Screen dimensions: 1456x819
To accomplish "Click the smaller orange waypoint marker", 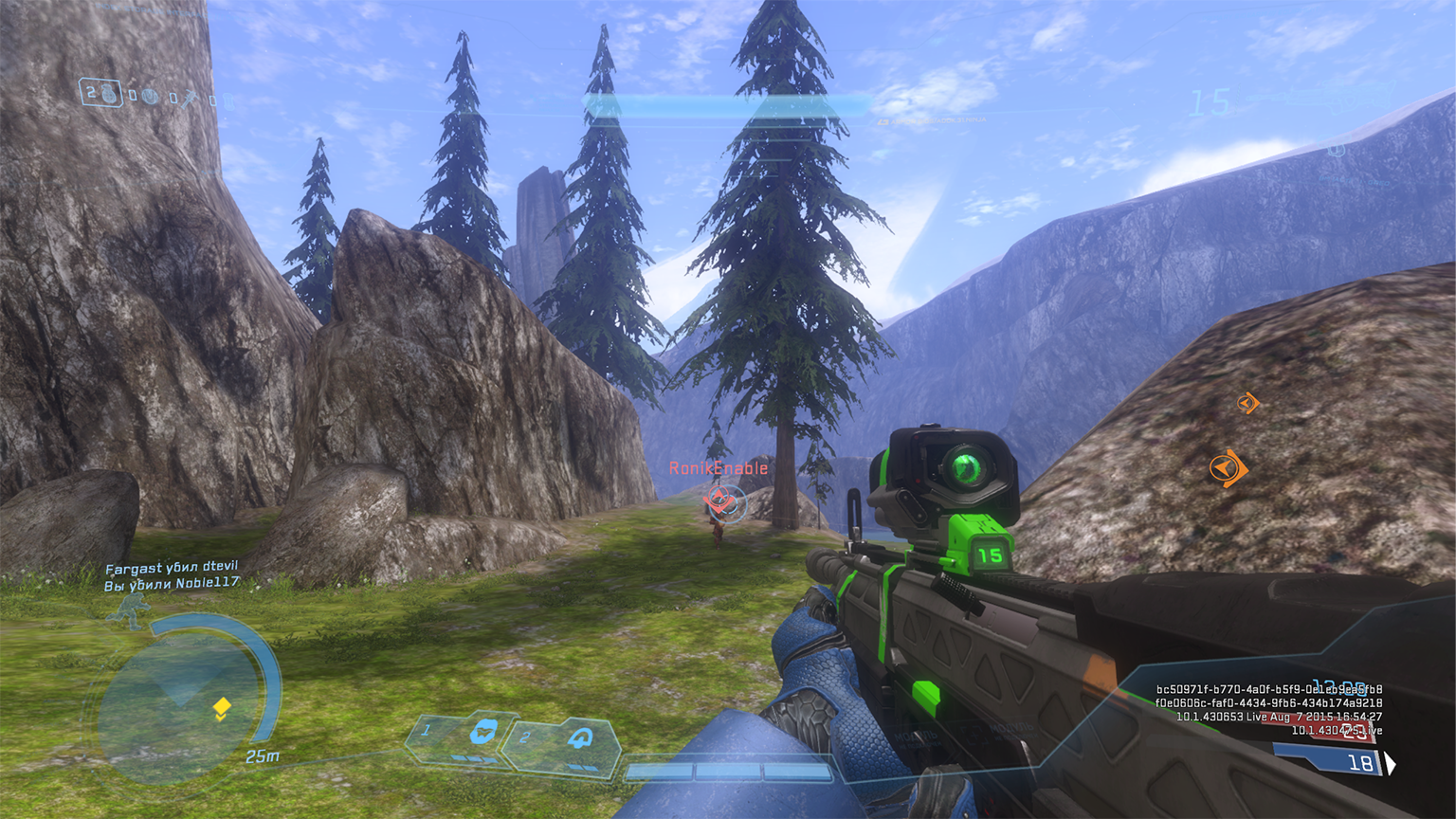I will pyautogui.click(x=1247, y=403).
